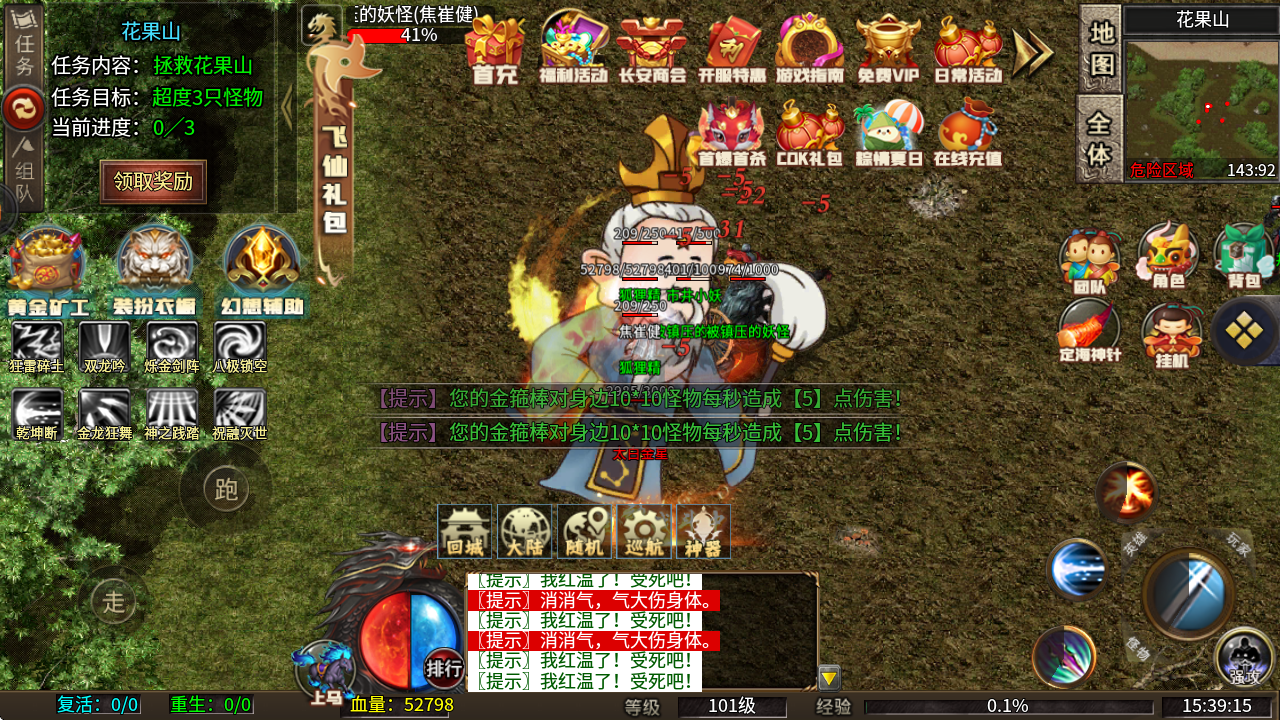Viewport: 1280px width, 720px height.
Task: Cast the 八极锁空 skill
Action: (240, 347)
